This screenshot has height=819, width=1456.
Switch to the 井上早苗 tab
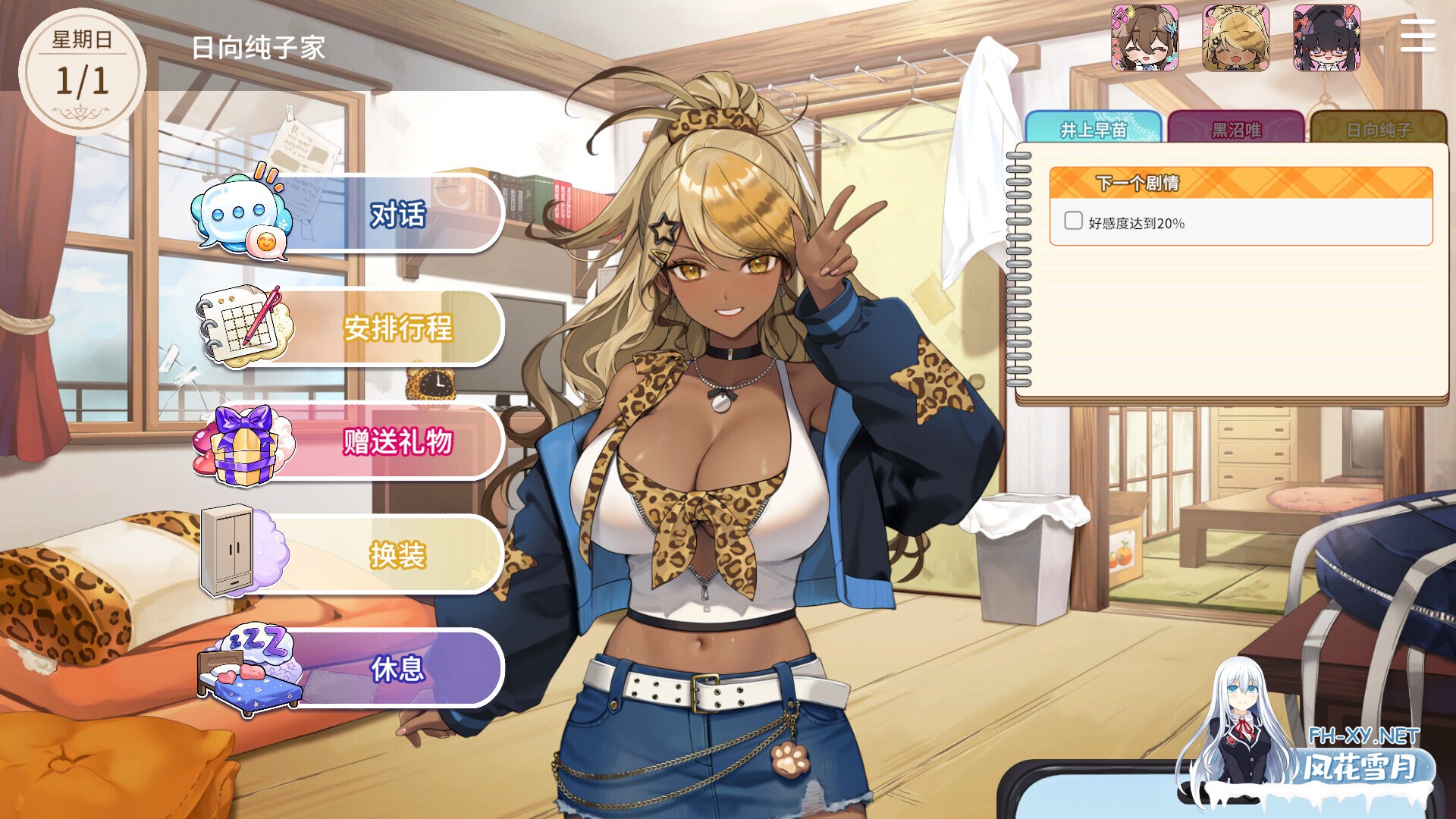click(x=1093, y=130)
